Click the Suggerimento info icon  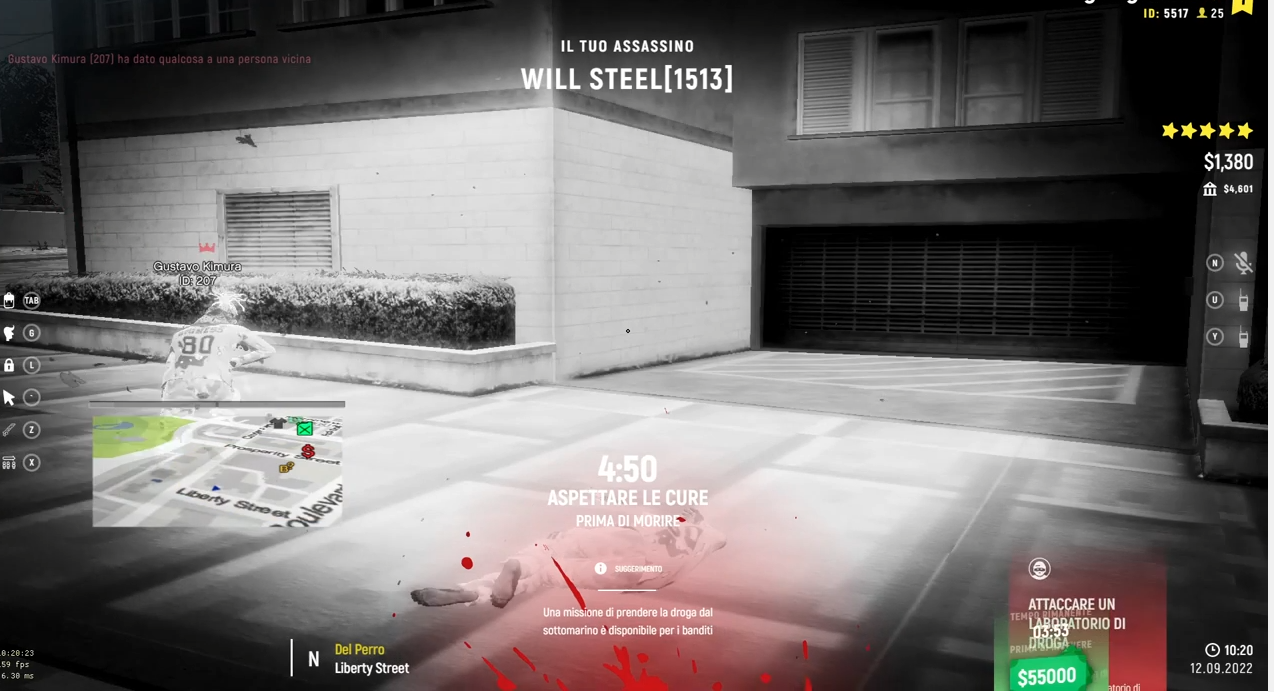click(x=600, y=569)
